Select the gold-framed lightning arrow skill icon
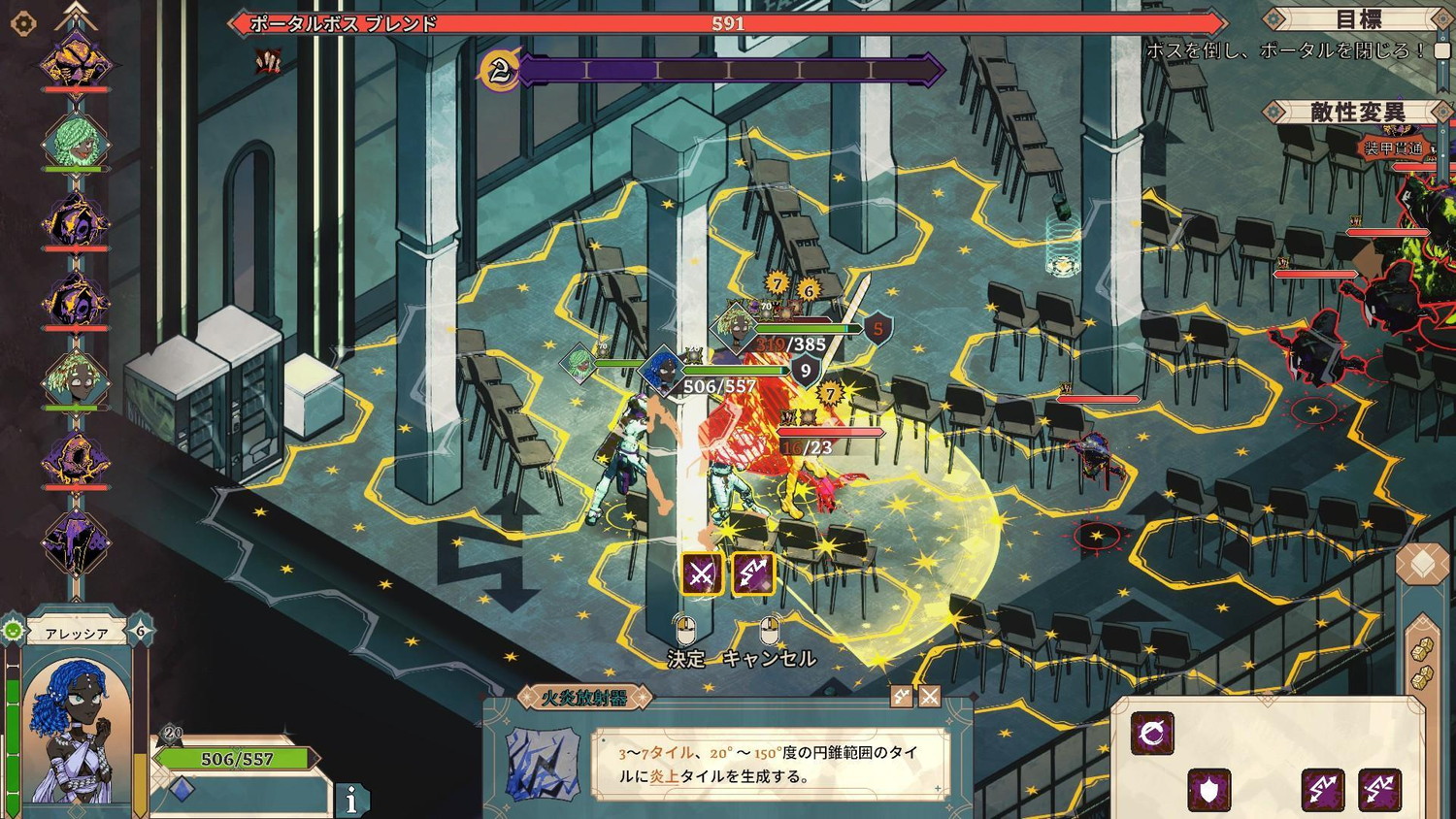 tap(753, 573)
